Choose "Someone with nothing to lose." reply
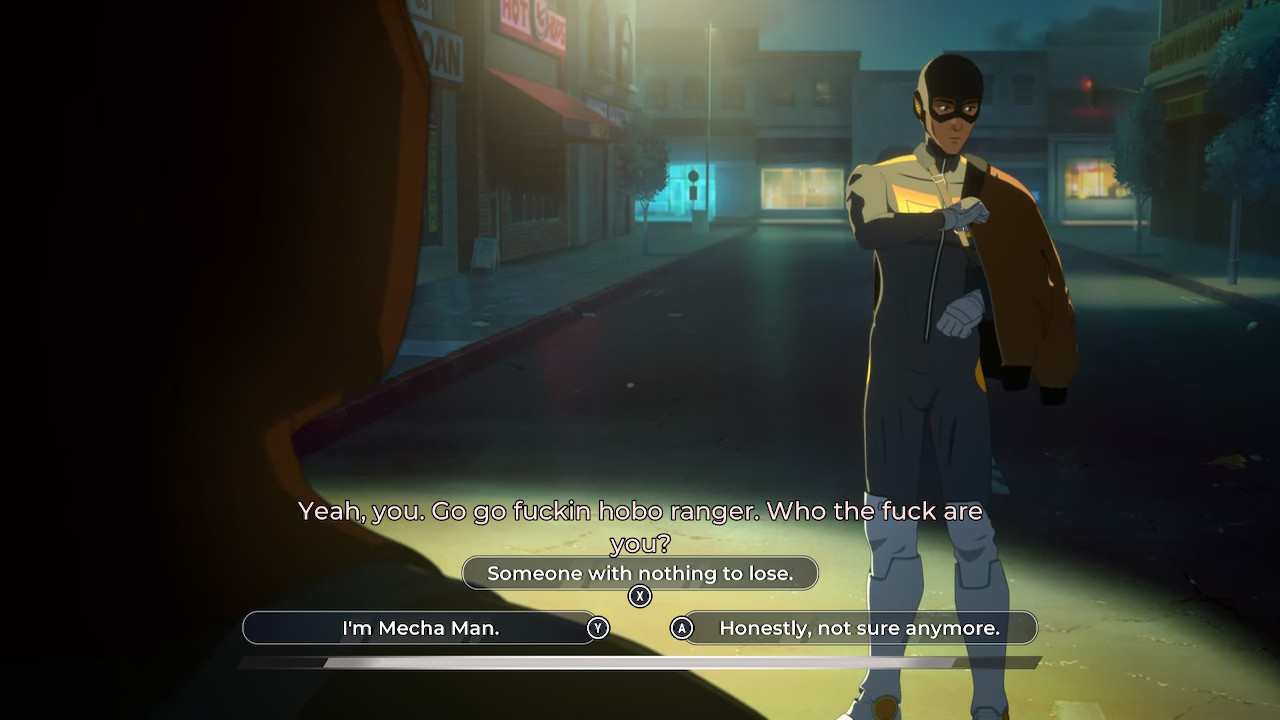The width and height of the screenshot is (1280, 720). [x=640, y=573]
